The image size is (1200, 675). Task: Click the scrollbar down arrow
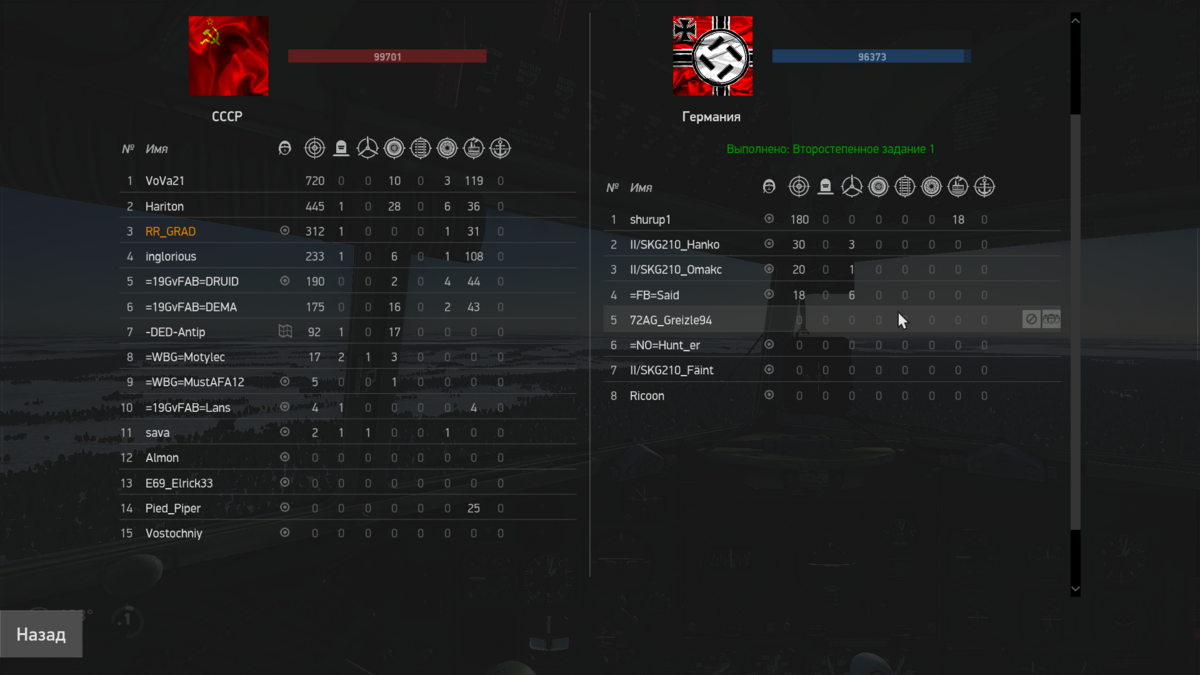coord(1076,590)
